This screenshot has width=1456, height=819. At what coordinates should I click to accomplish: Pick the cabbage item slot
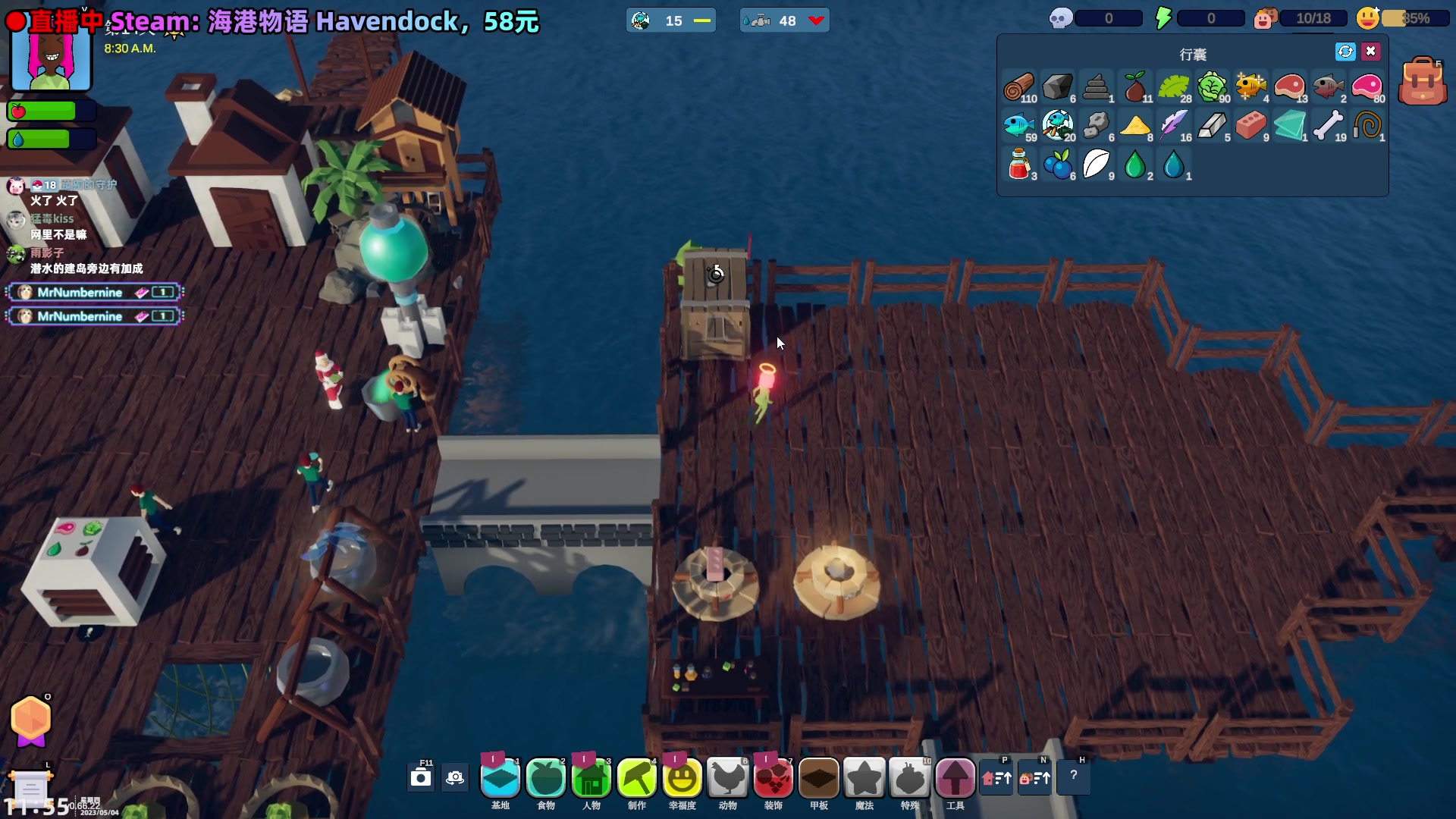(1212, 87)
